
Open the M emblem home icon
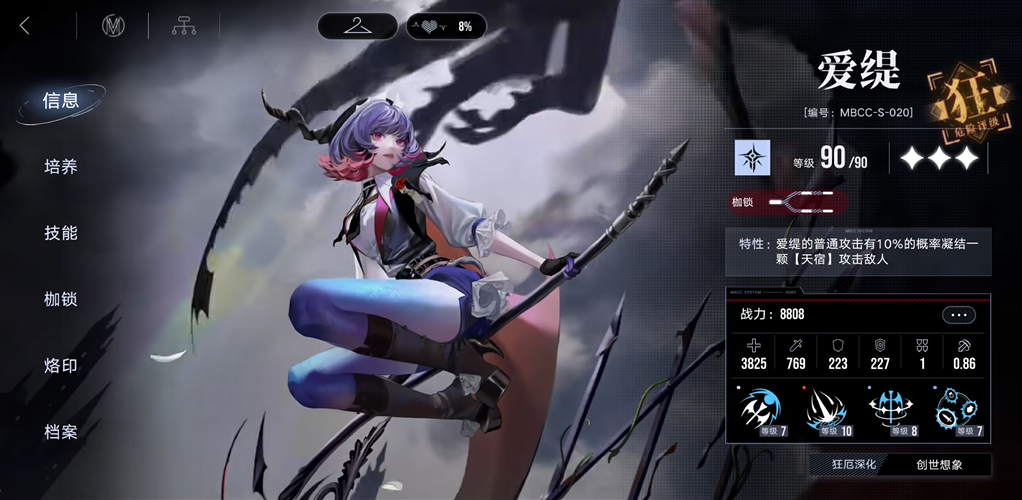coord(113,26)
